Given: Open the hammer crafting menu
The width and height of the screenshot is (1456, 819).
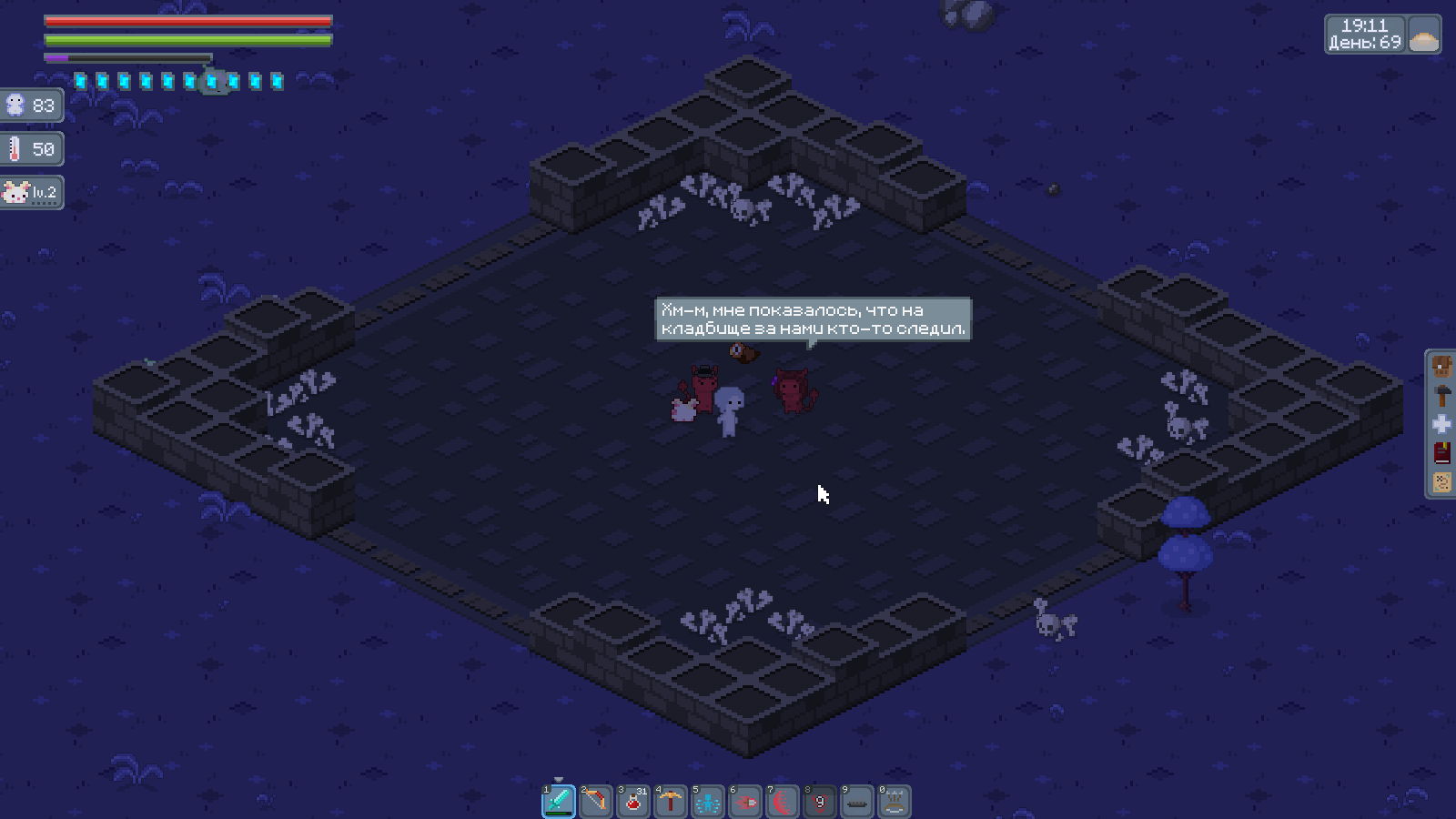Looking at the screenshot, I should pyautogui.click(x=1441, y=396).
